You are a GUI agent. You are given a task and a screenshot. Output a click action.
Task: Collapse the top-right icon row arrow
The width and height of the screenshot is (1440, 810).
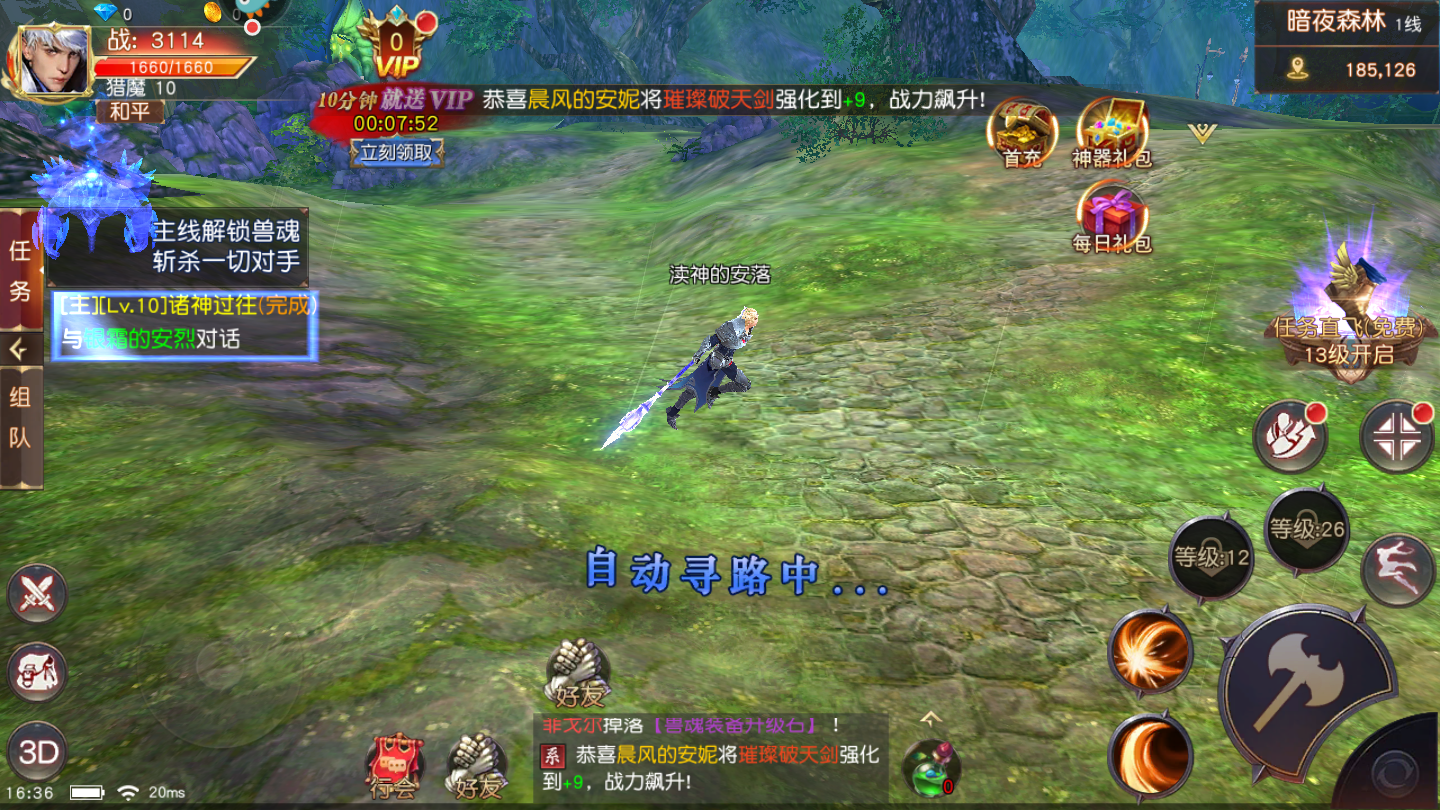[1202, 133]
